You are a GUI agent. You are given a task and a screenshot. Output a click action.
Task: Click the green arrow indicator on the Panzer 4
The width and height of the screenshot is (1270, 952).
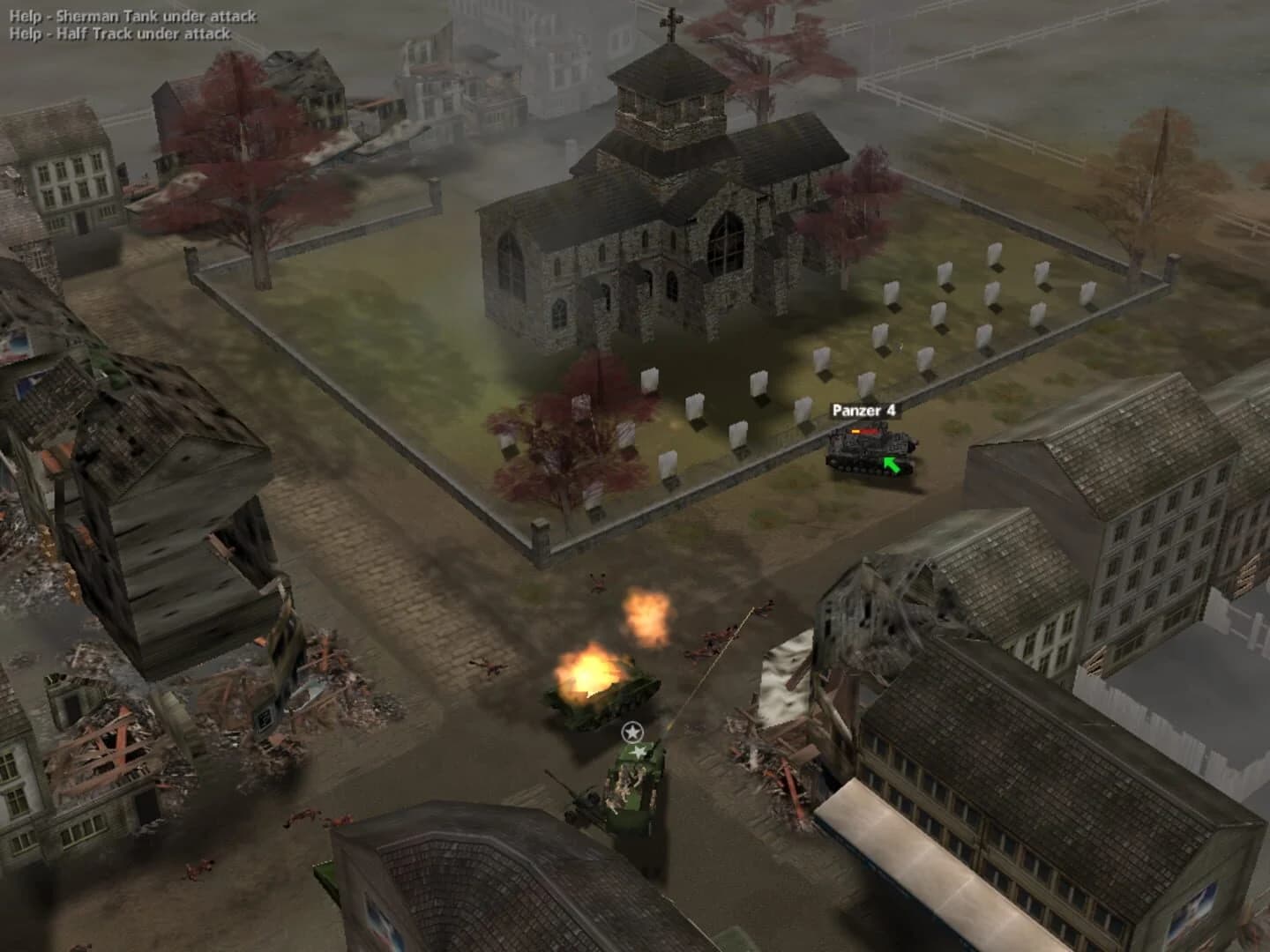[891, 466]
